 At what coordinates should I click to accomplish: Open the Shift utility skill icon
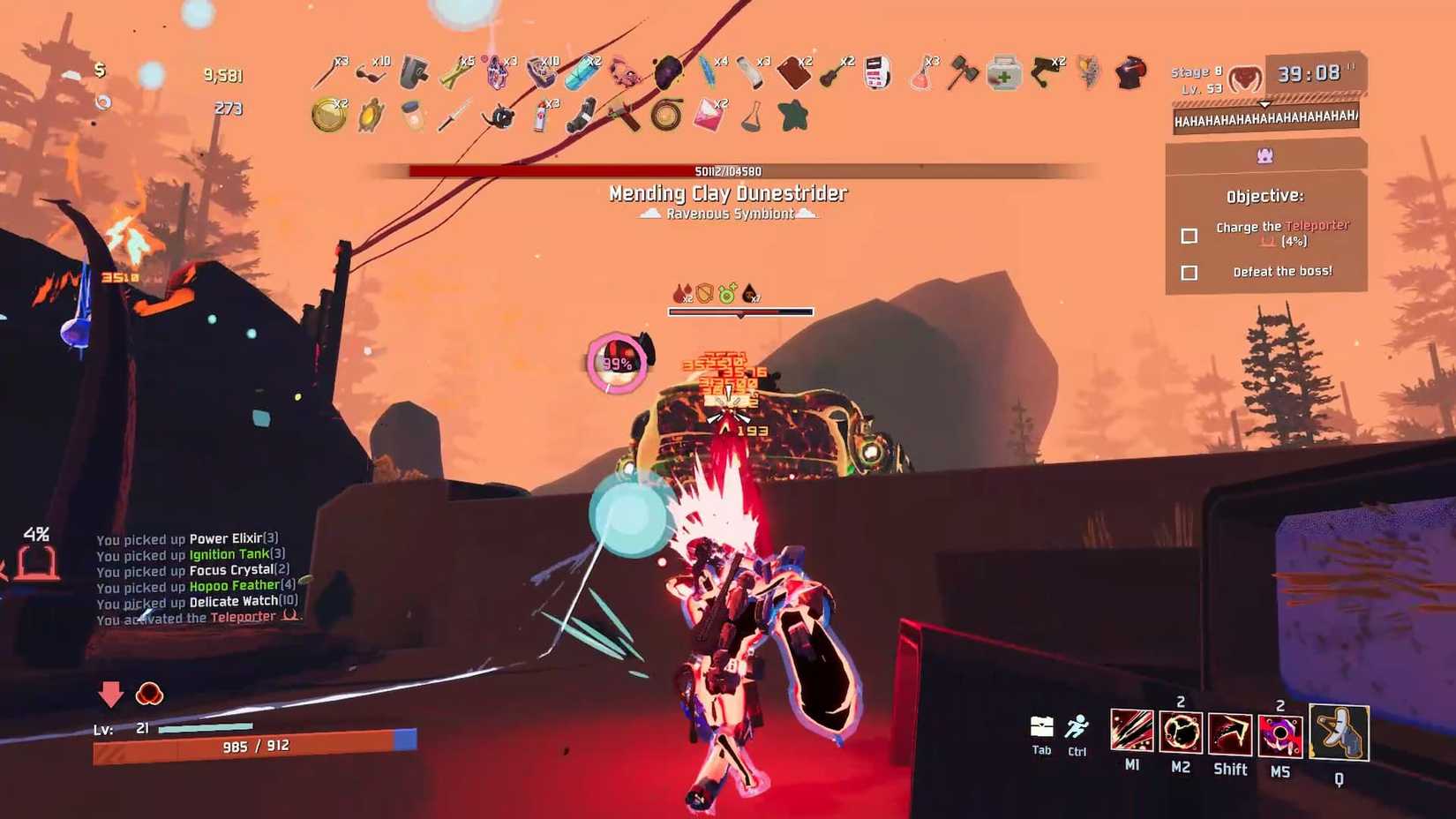point(1230,733)
